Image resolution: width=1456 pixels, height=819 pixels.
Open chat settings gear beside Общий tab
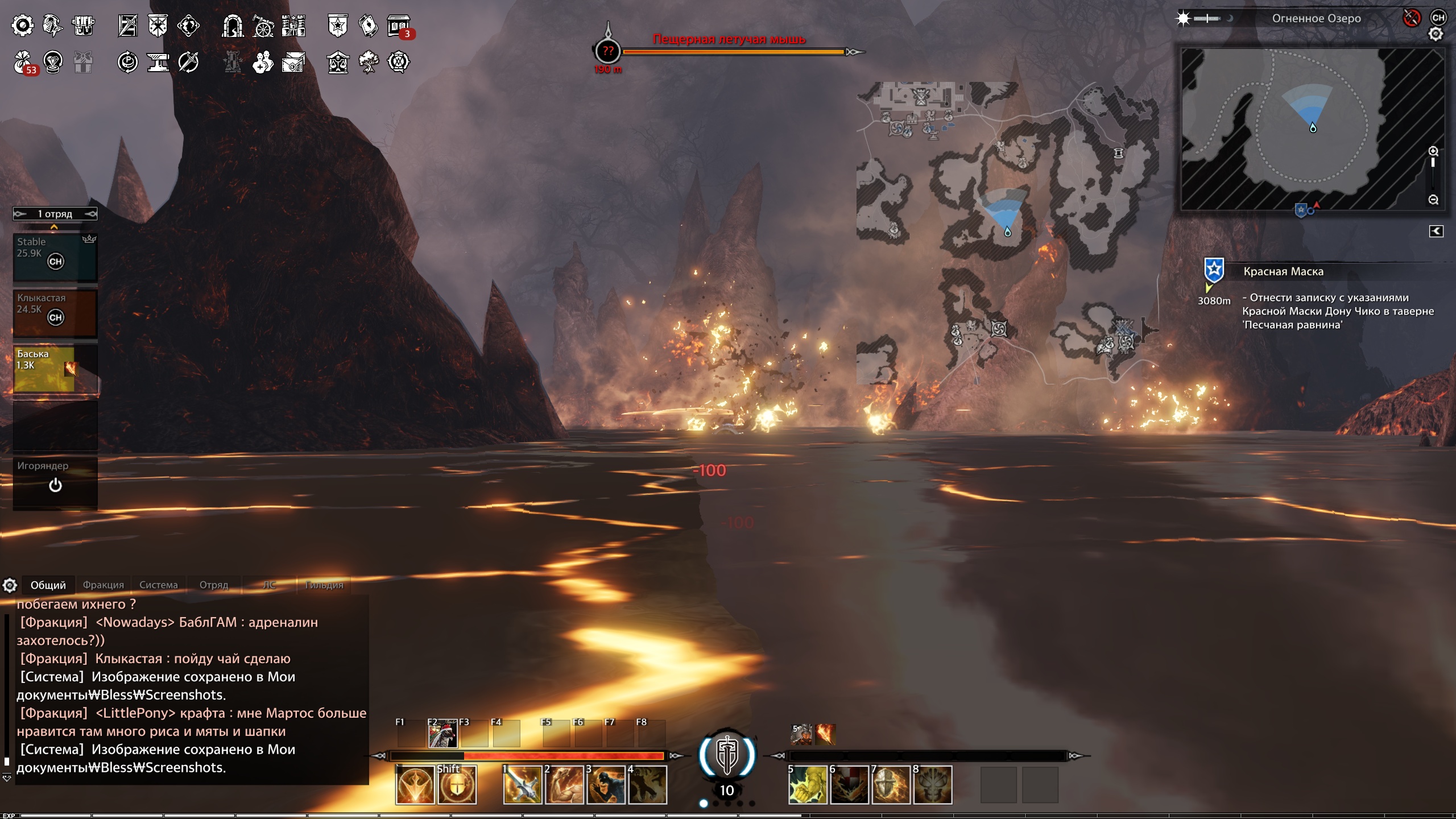click(10, 585)
